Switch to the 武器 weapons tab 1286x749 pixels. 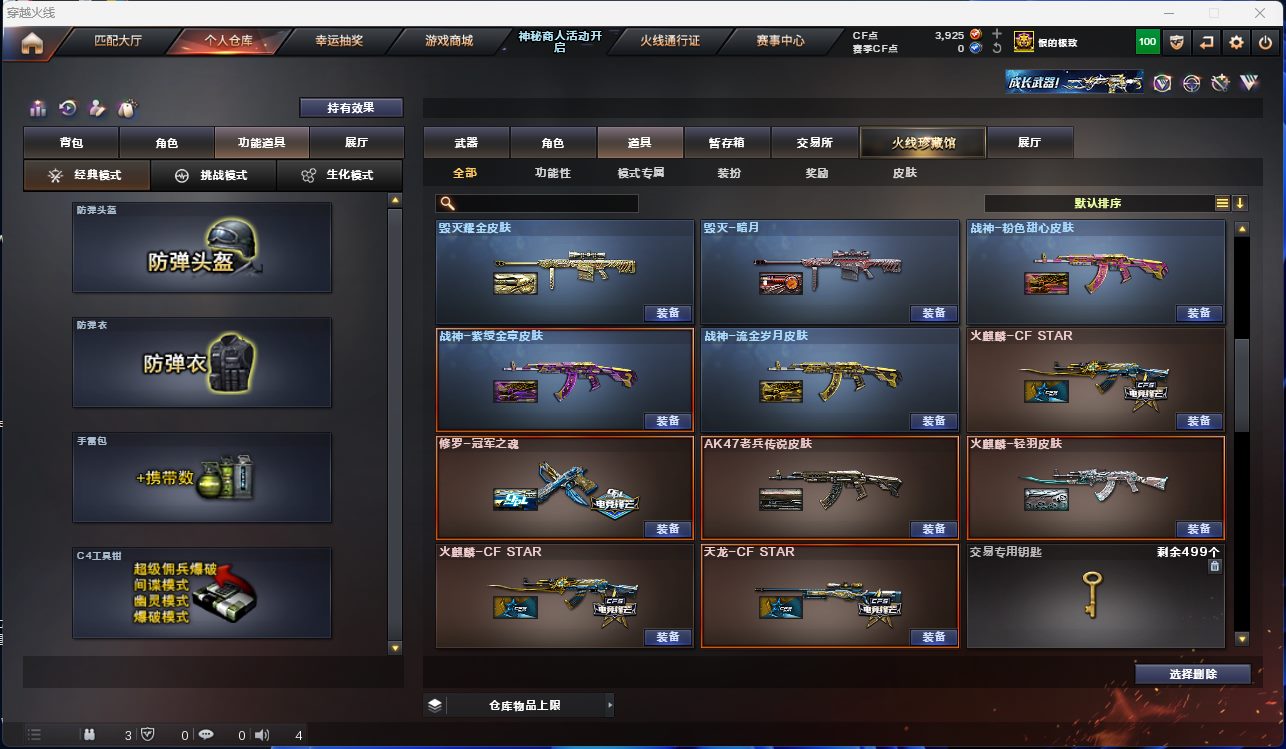pos(466,143)
